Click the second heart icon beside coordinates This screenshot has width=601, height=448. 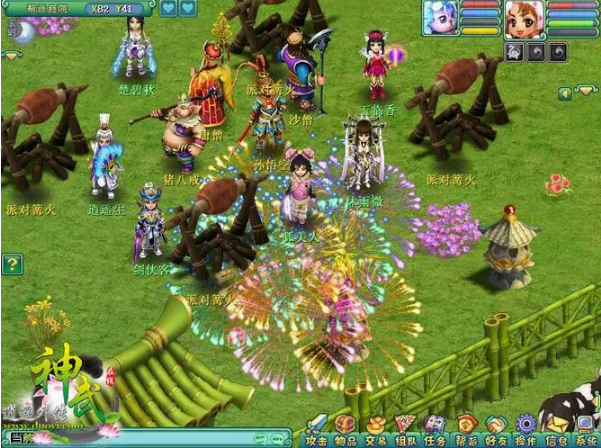tap(188, 9)
